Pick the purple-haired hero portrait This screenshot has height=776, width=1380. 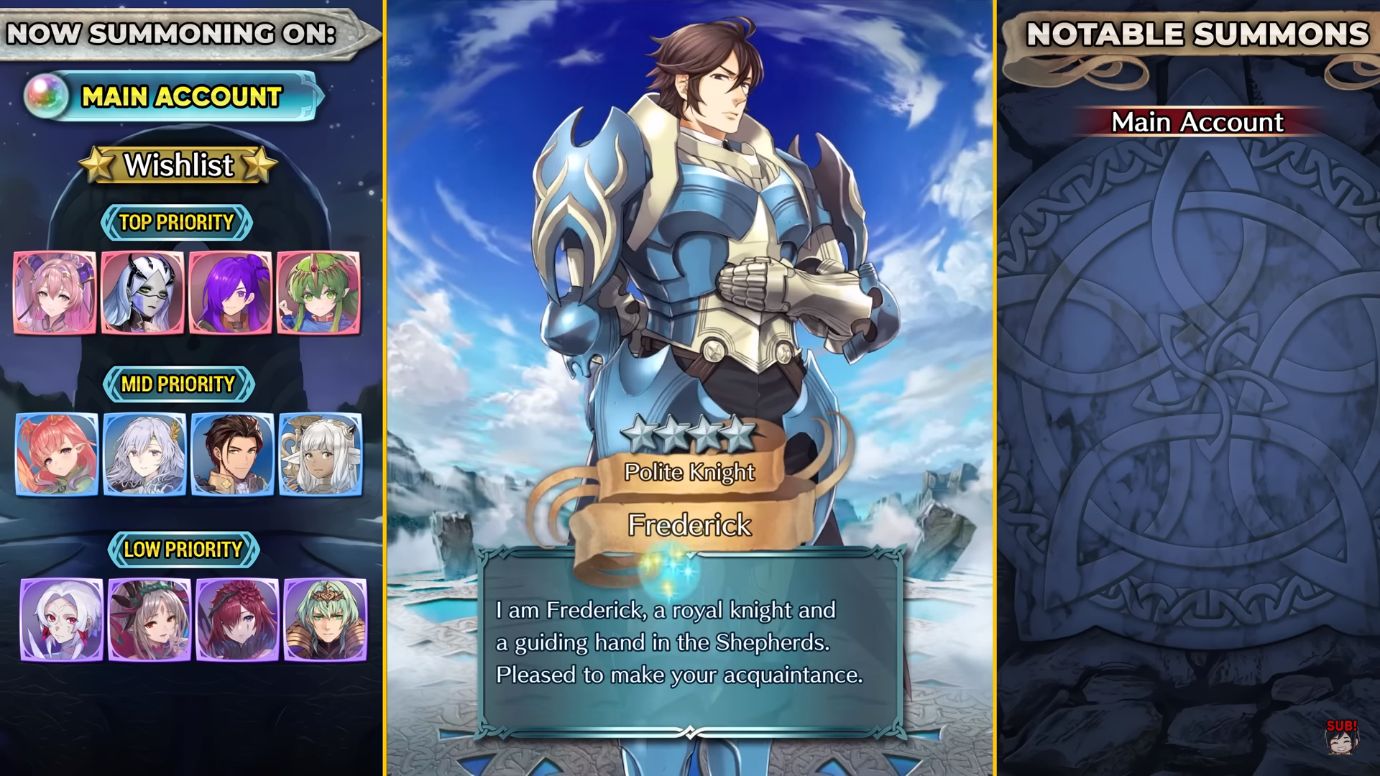(x=230, y=292)
